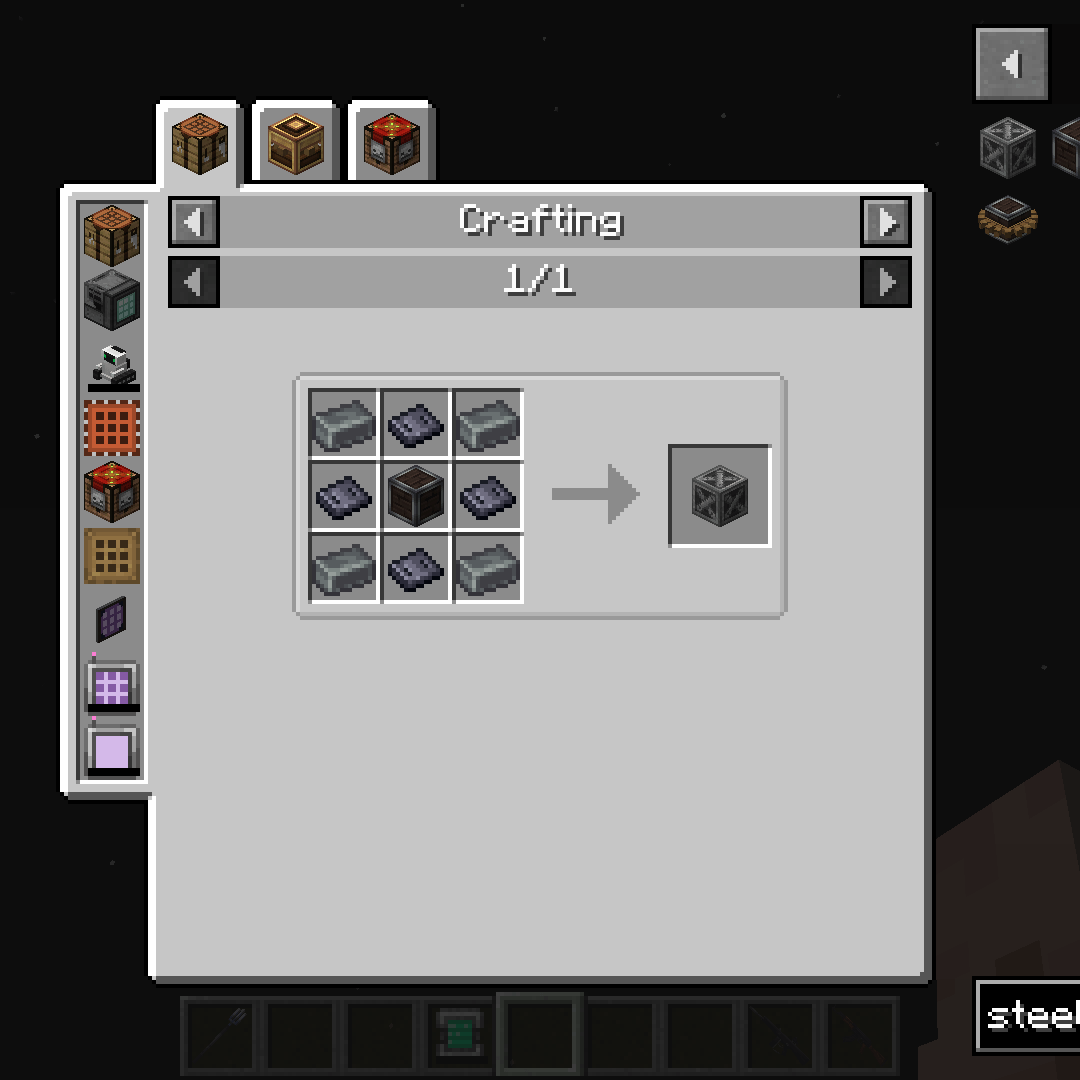Image resolution: width=1080 pixels, height=1080 pixels.
Task: Show the previous recipe page
Action: [x=194, y=282]
